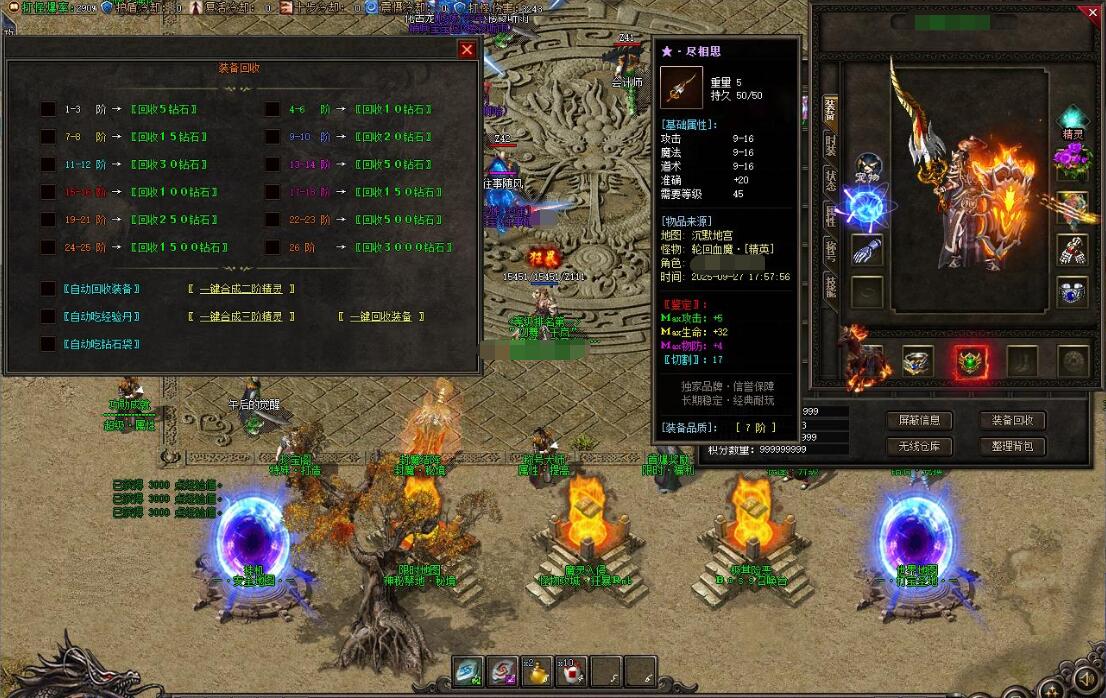Use the golden potion hotbar slot
The height and width of the screenshot is (698, 1106).
point(536,671)
